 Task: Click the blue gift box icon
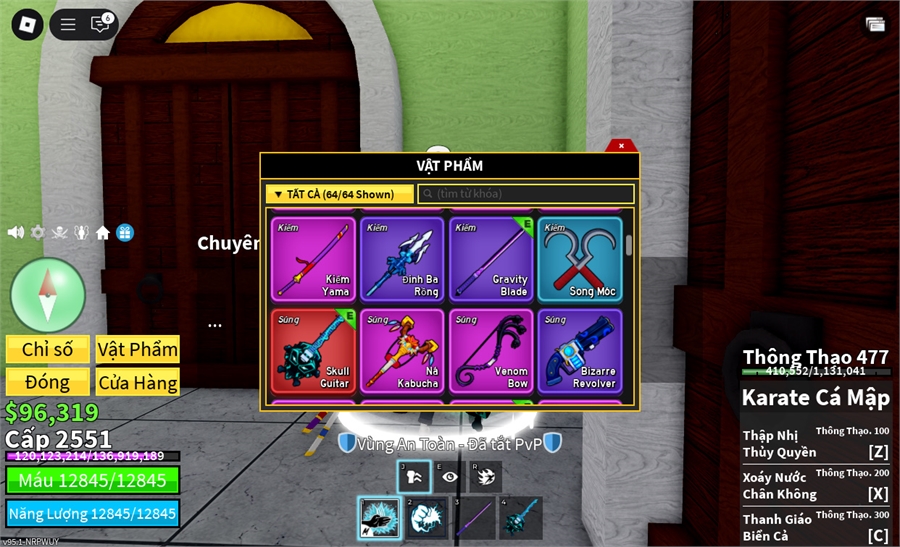125,232
